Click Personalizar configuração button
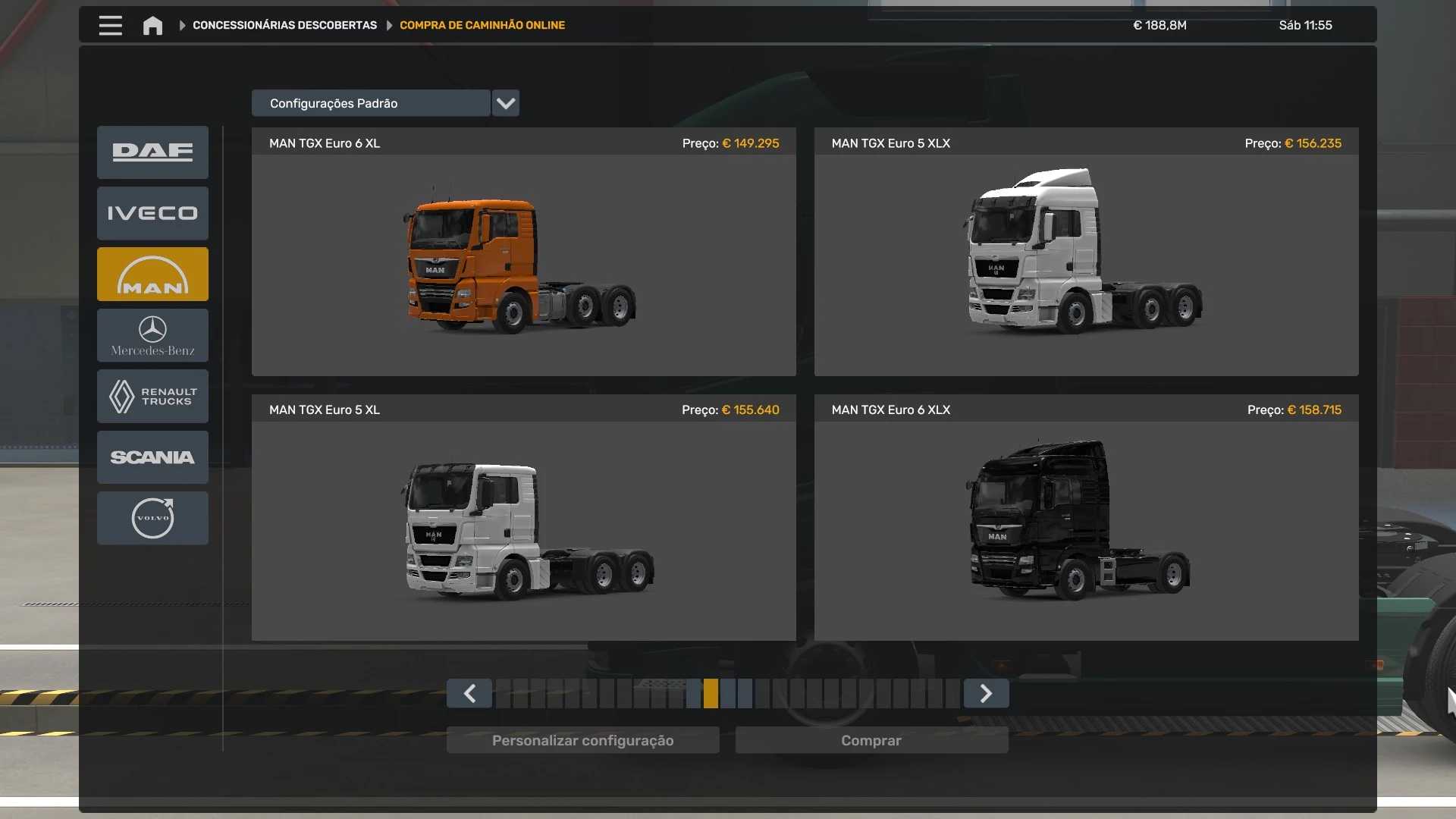 [582, 740]
